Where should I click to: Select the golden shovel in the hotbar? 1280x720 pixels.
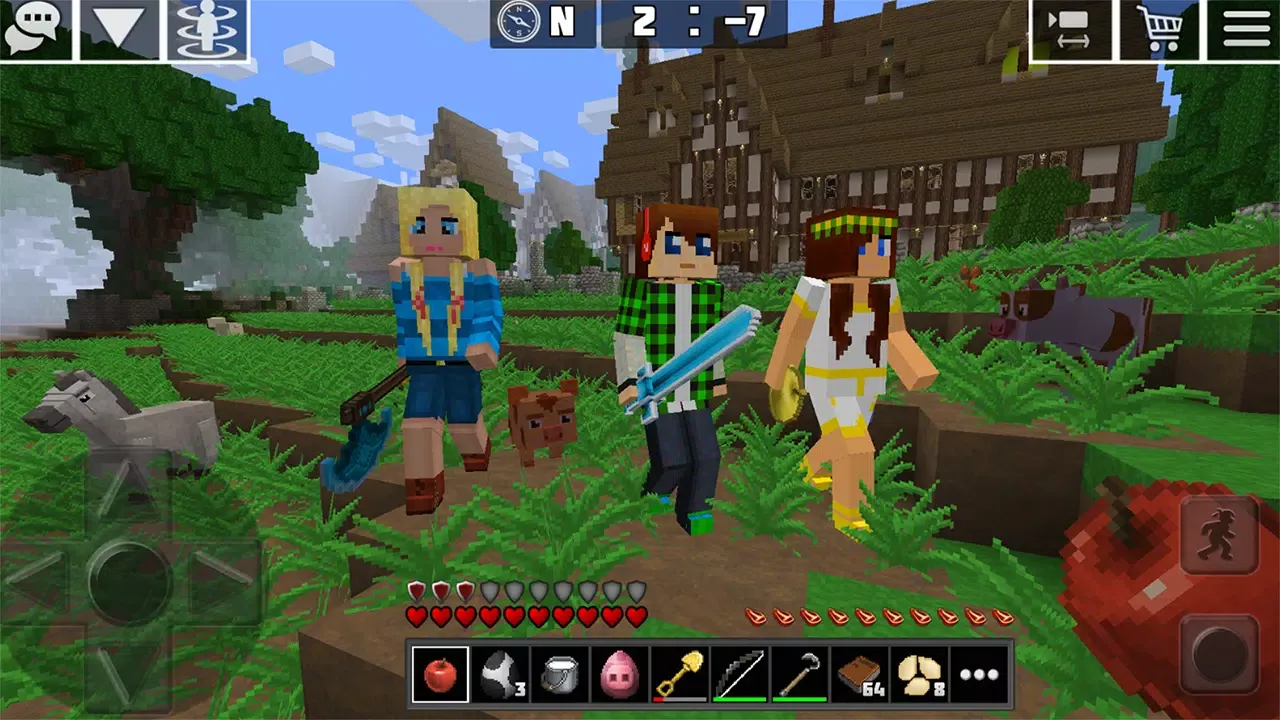tap(680, 673)
